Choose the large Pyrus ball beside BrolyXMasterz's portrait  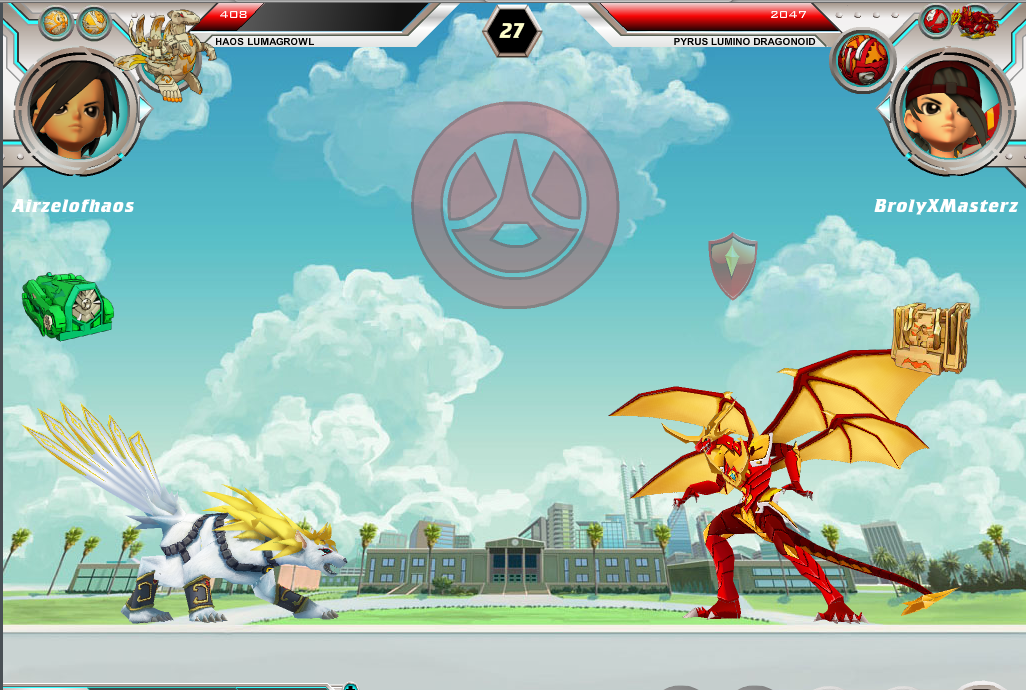point(860,58)
